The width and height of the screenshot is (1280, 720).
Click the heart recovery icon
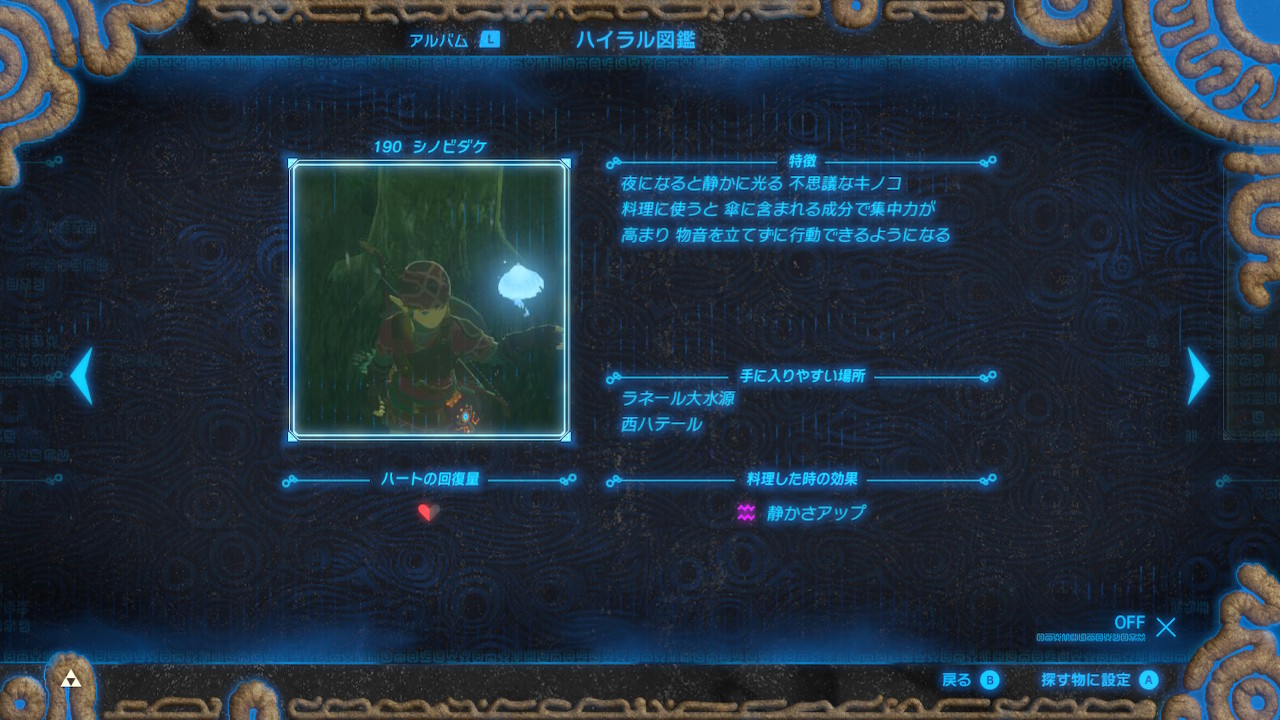(428, 513)
